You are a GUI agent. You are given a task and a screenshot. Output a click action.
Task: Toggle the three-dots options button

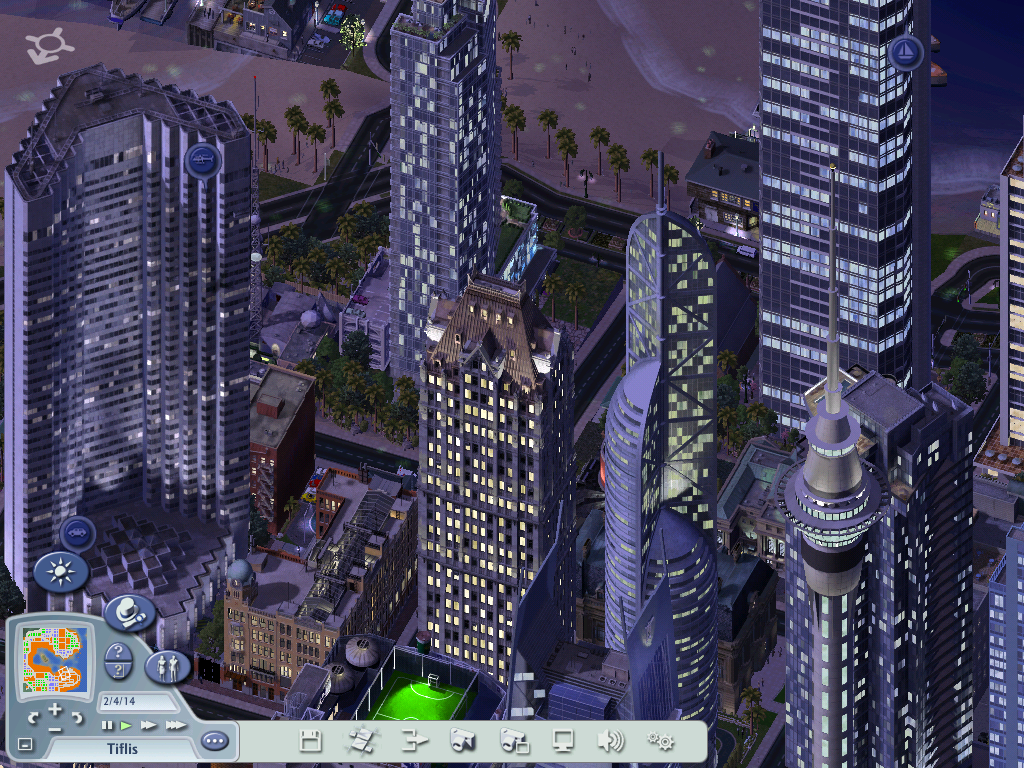(214, 741)
